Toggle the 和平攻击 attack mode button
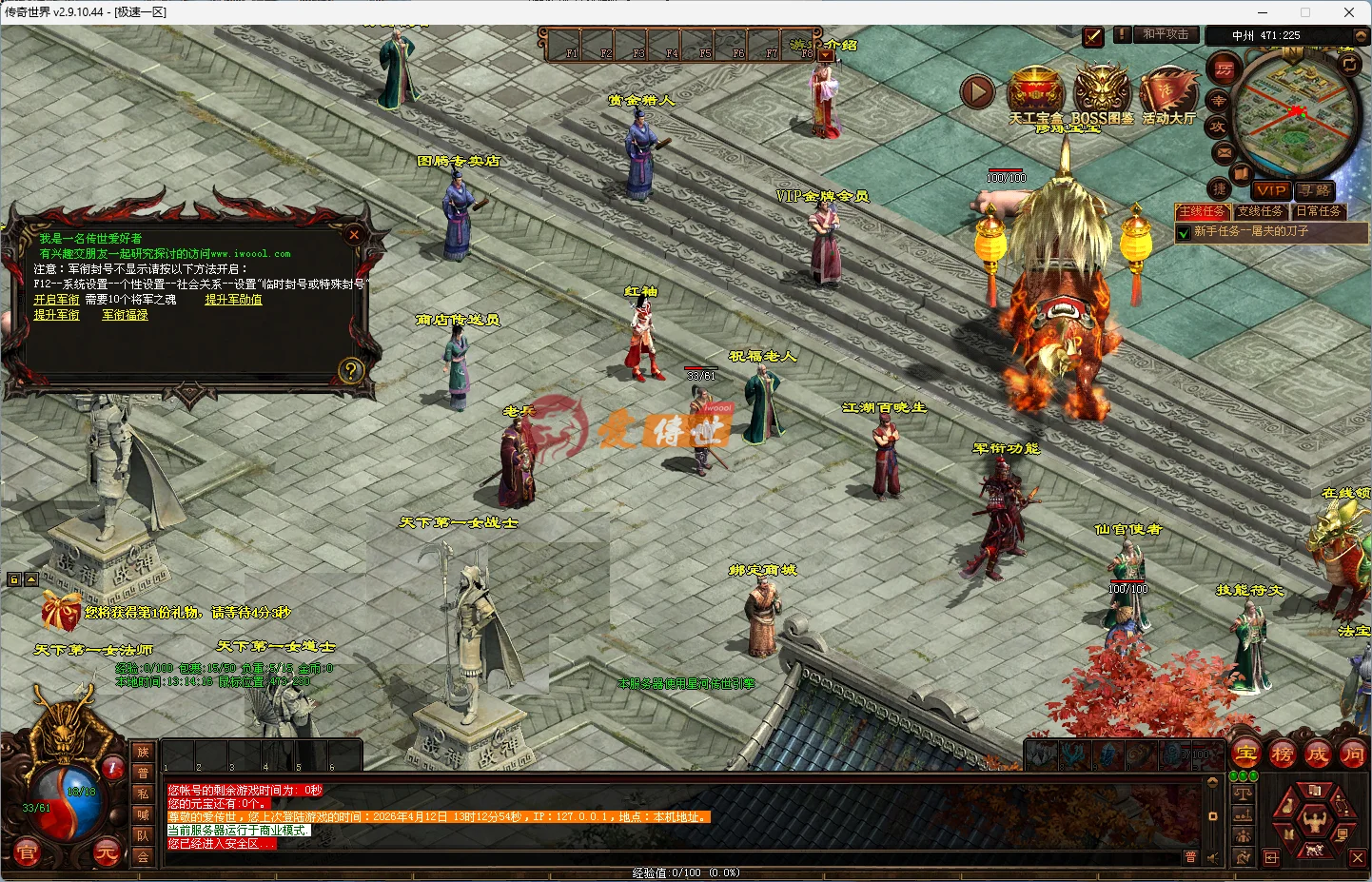Screen dimensions: 1372x882 click(x=1166, y=34)
